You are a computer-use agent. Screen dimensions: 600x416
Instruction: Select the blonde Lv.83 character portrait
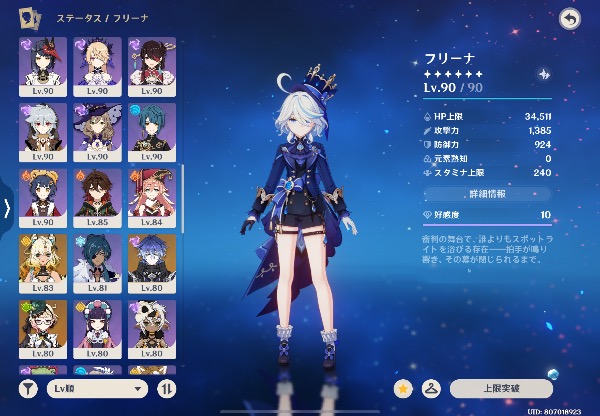[43, 258]
